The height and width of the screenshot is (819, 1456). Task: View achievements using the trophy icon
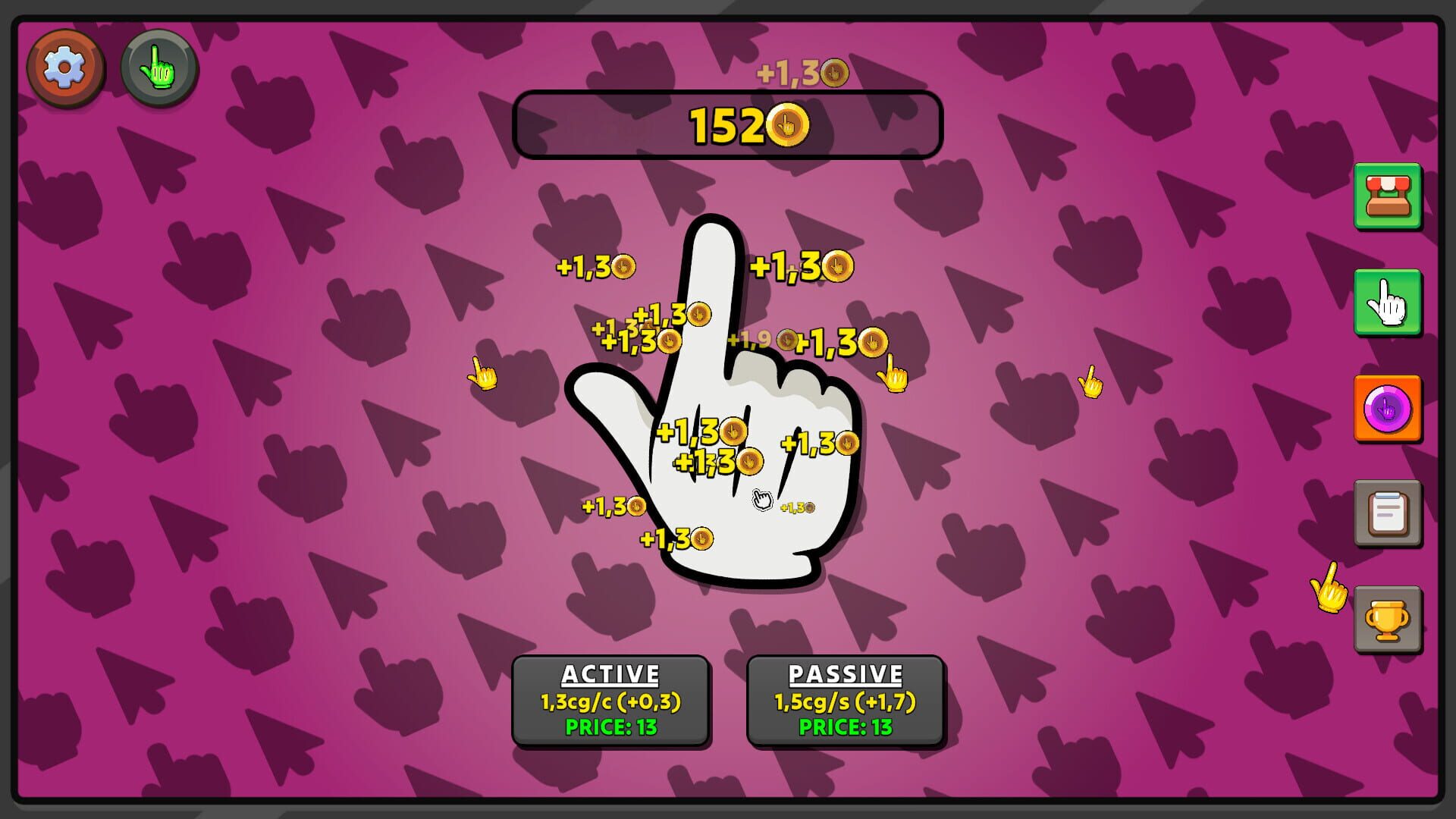tap(1388, 617)
